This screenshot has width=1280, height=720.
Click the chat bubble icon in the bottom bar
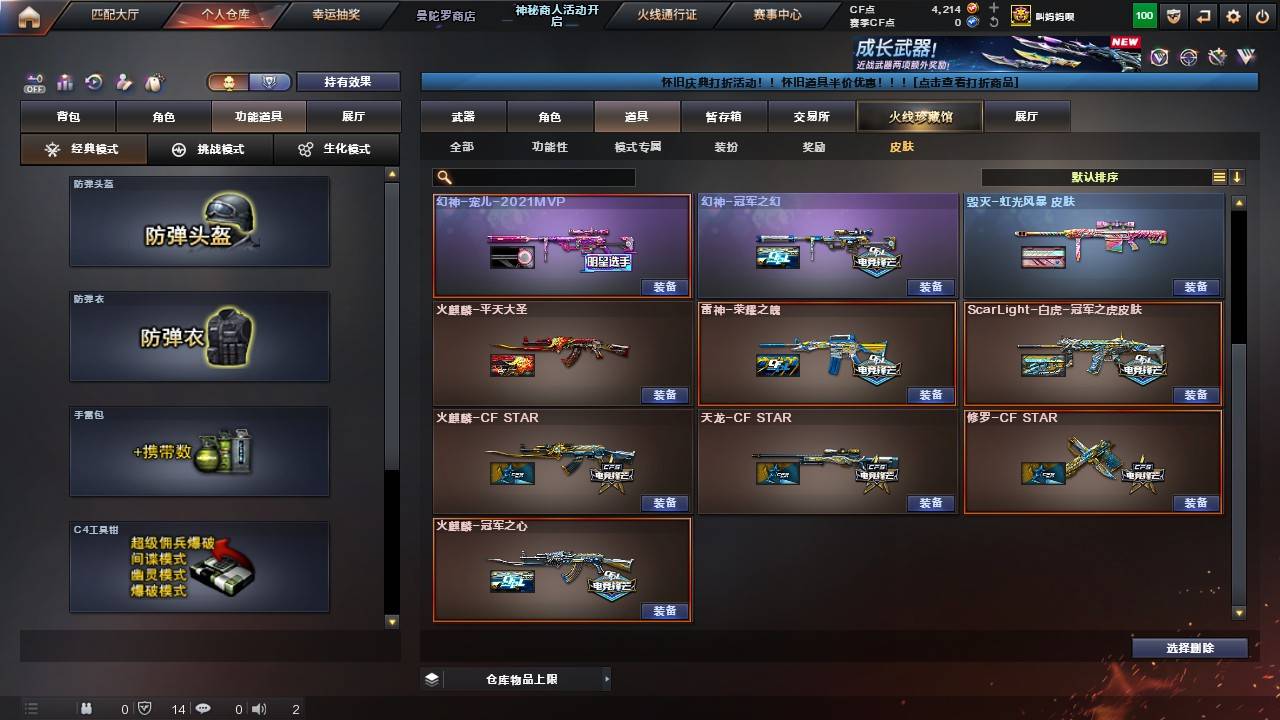click(202, 709)
